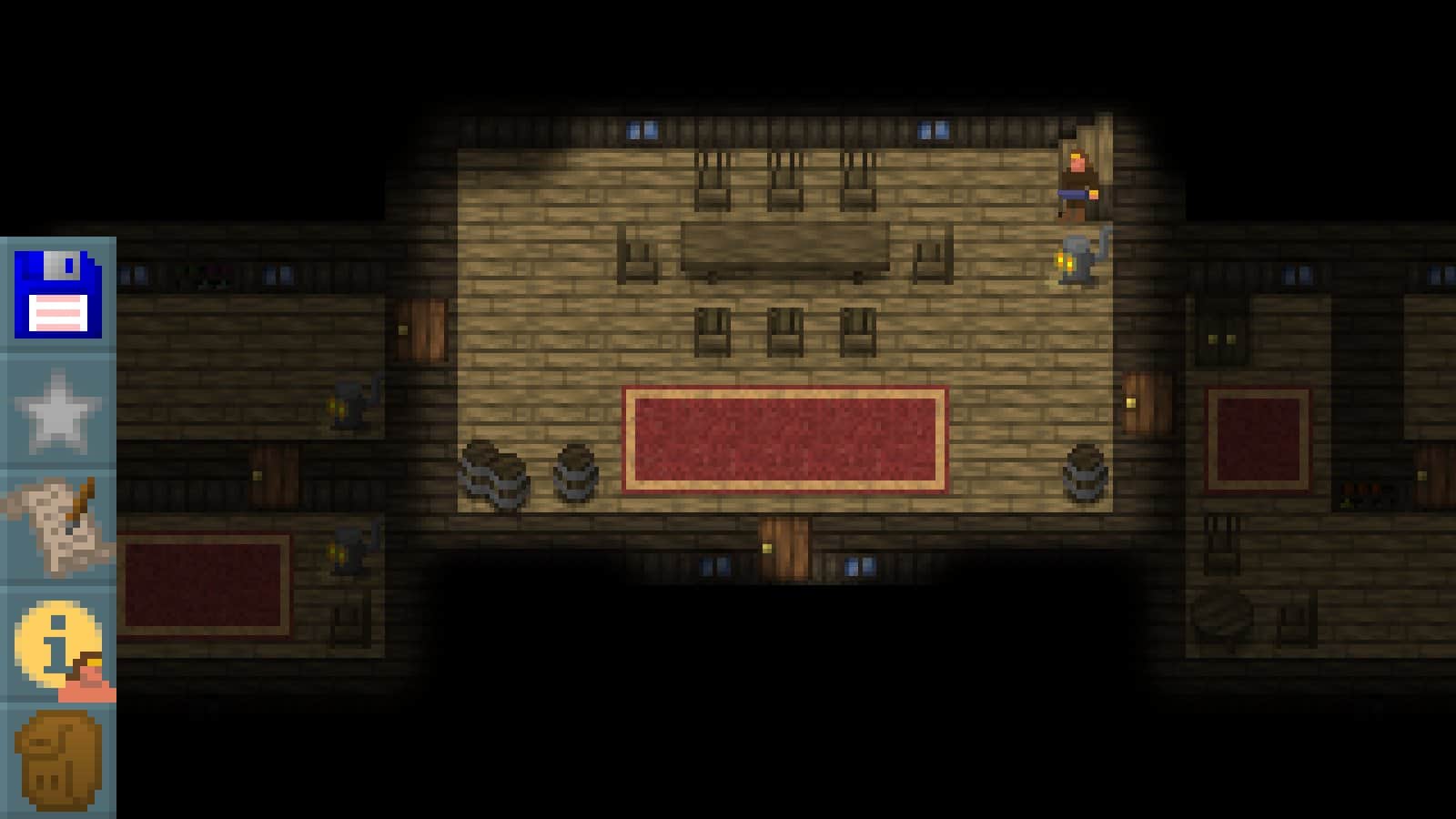Viewport: 1456px width, 819px height.
Task: Open the gray star menu
Action: coord(58,411)
